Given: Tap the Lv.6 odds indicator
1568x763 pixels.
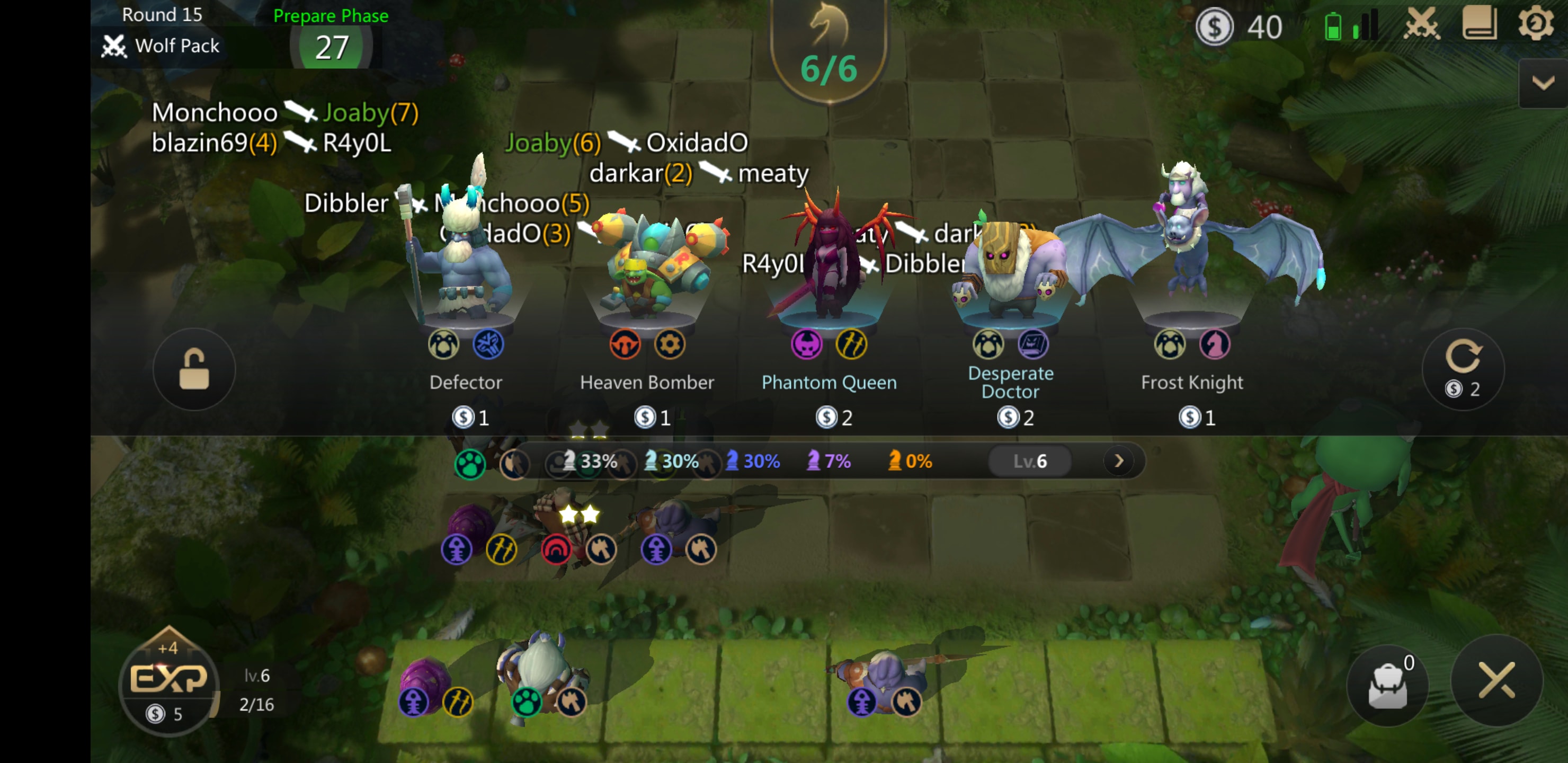Looking at the screenshot, I should 1030,461.
